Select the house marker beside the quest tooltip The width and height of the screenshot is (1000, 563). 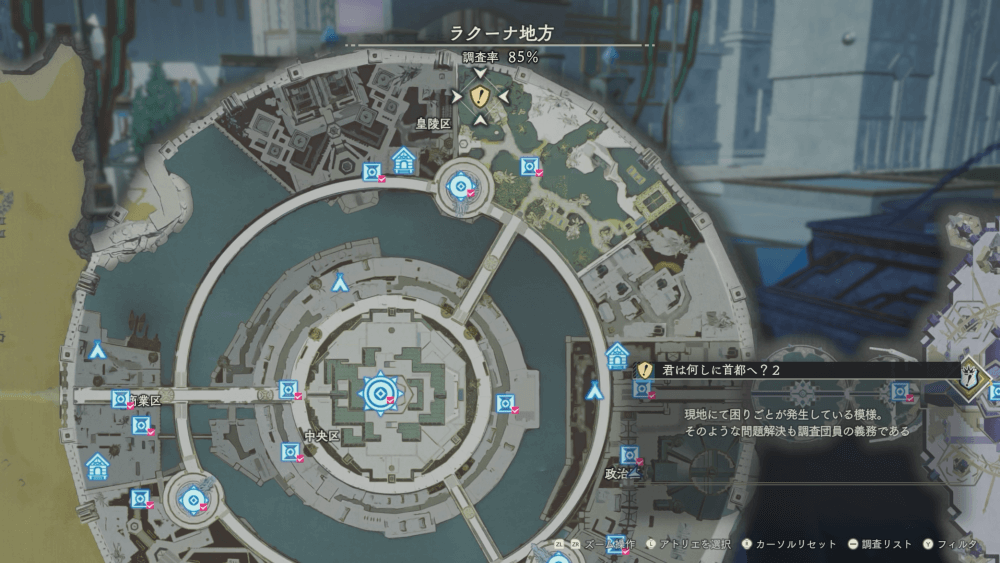(x=618, y=355)
